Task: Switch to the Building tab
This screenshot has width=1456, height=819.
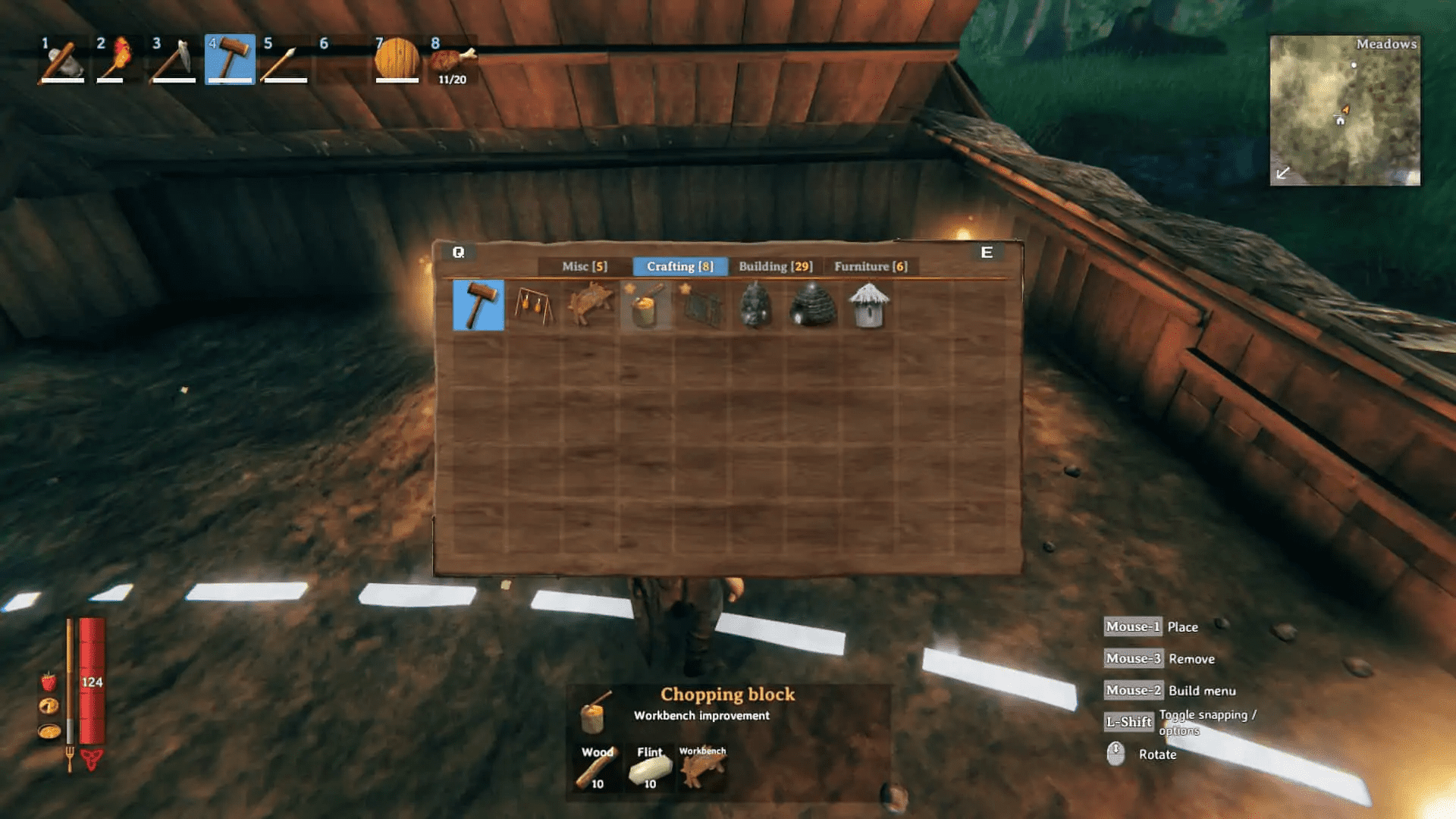Action: click(775, 266)
